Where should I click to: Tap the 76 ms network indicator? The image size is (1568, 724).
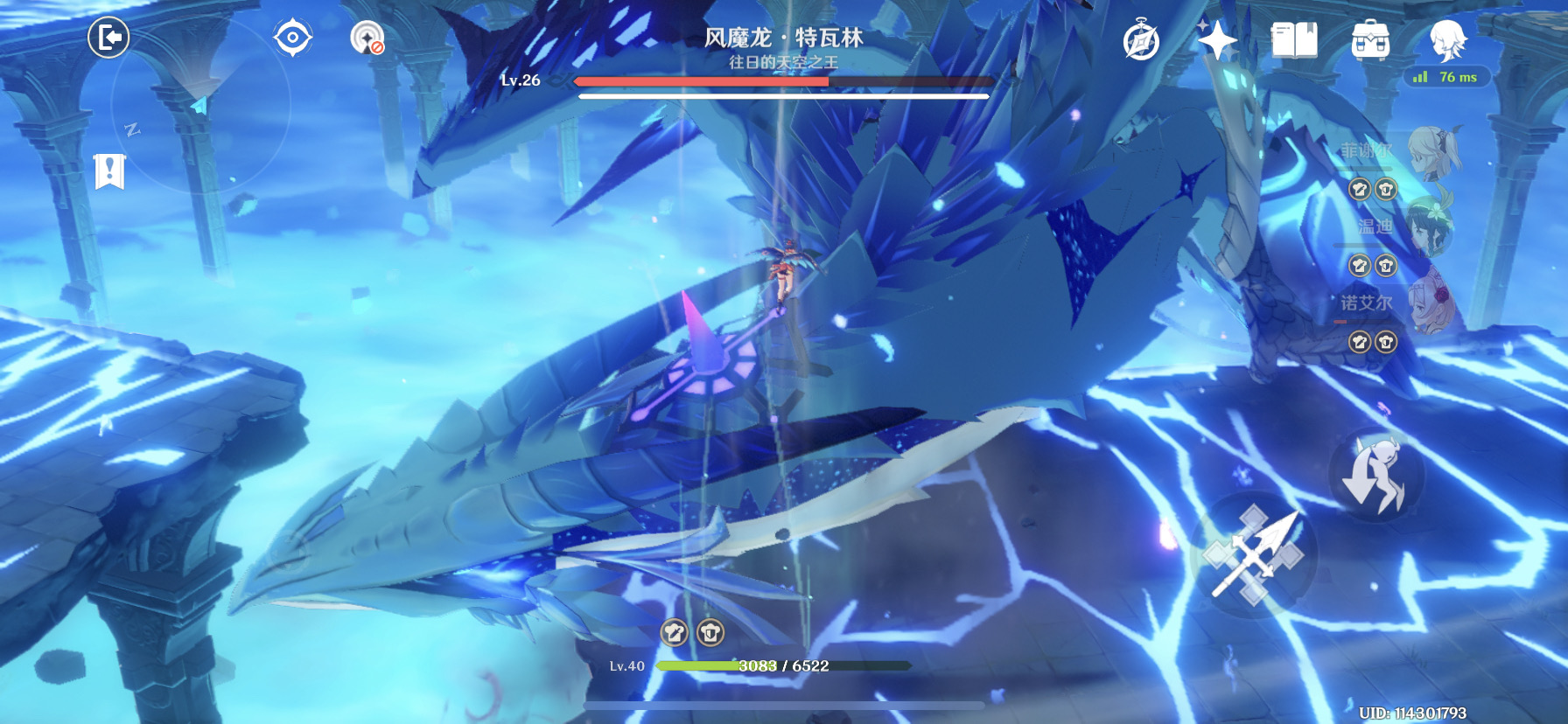(x=1446, y=78)
